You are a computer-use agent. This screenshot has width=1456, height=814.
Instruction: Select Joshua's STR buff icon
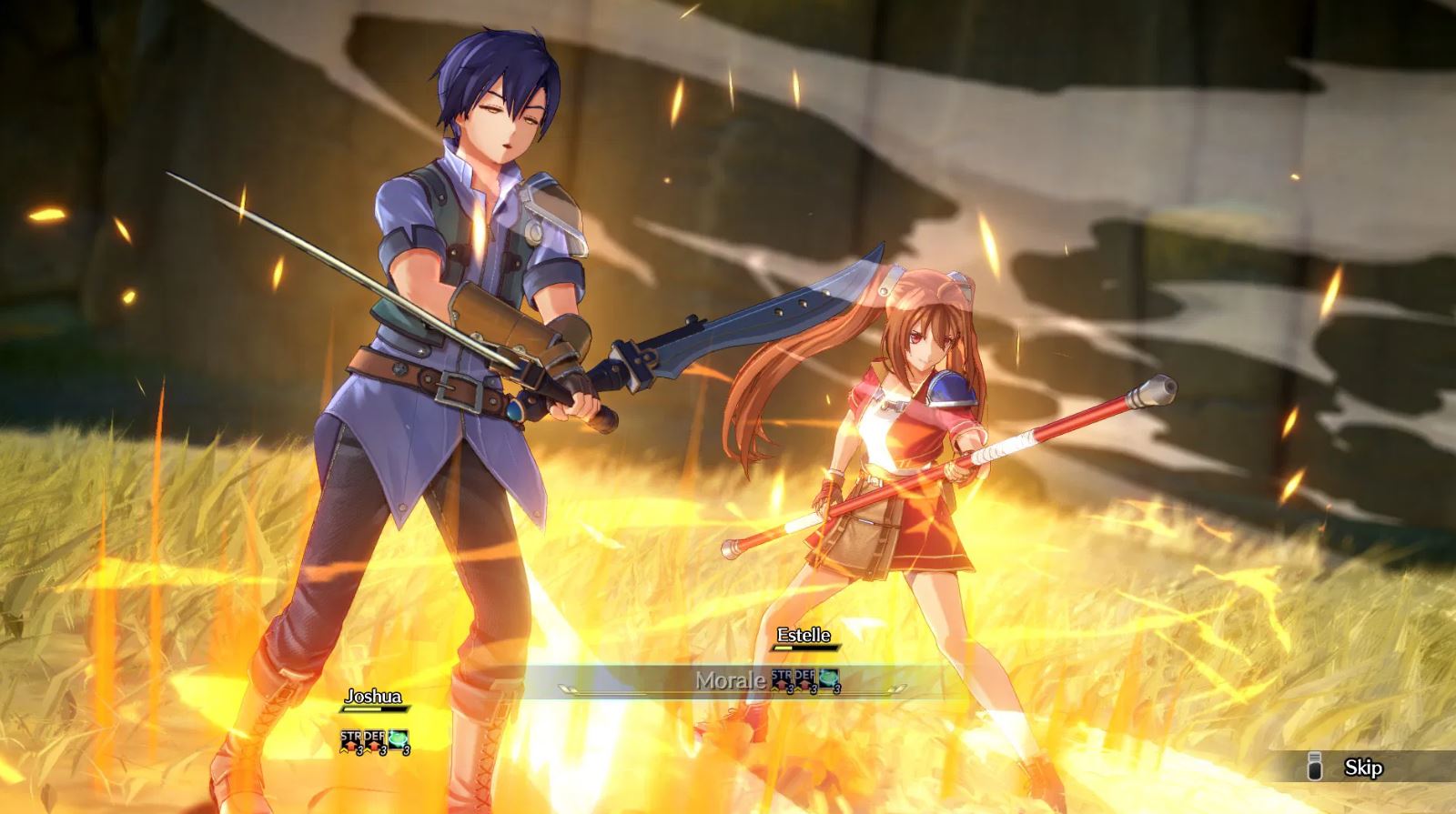click(x=352, y=739)
